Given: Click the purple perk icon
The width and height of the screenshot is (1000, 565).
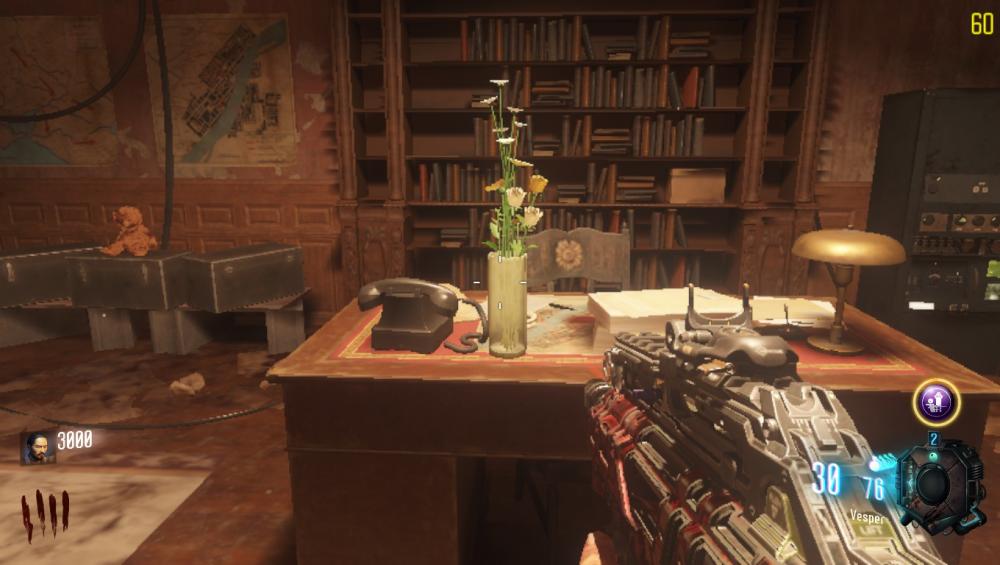Looking at the screenshot, I should coord(936,402).
